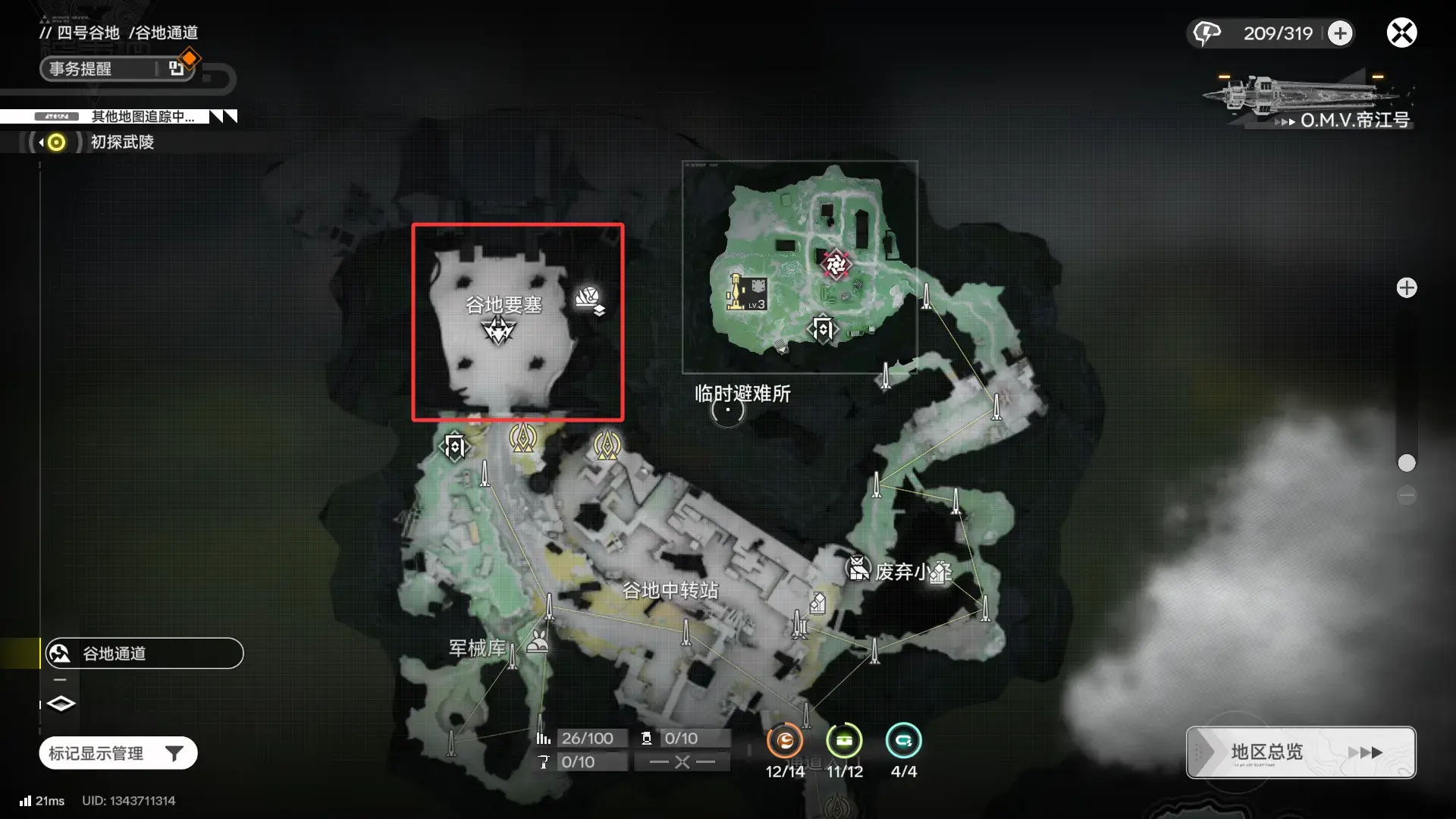Zoom out the map with minus button
Viewport: 1456px width, 819px height.
(1407, 495)
